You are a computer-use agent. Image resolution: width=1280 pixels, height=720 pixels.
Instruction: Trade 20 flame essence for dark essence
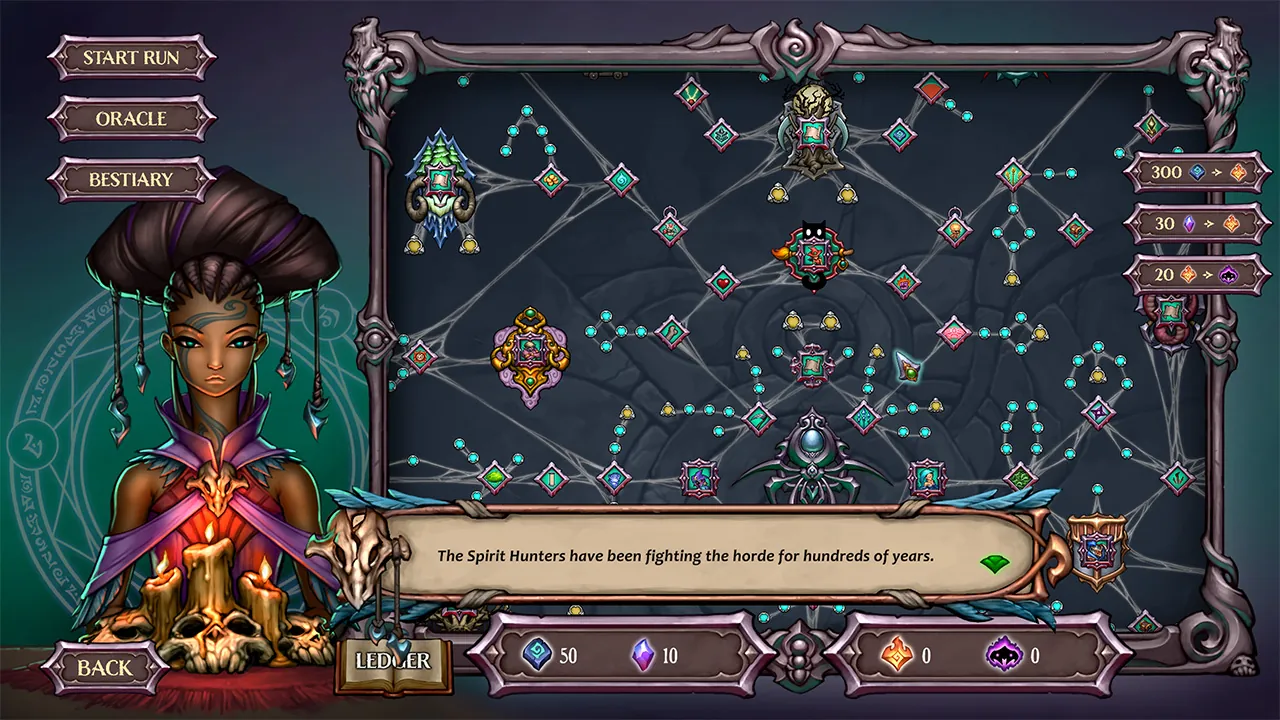pos(1196,273)
